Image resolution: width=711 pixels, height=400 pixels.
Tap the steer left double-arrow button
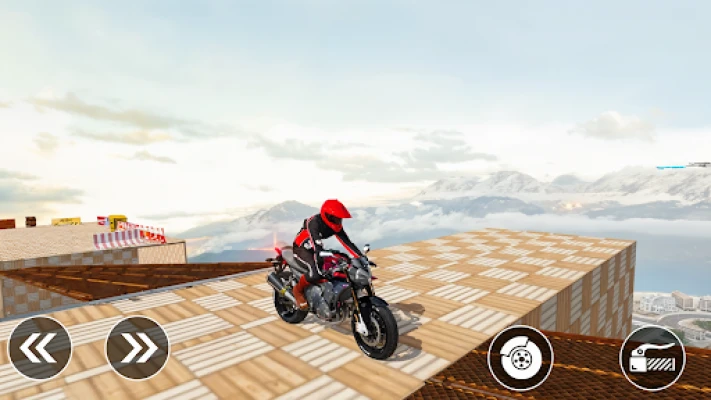pos(40,348)
